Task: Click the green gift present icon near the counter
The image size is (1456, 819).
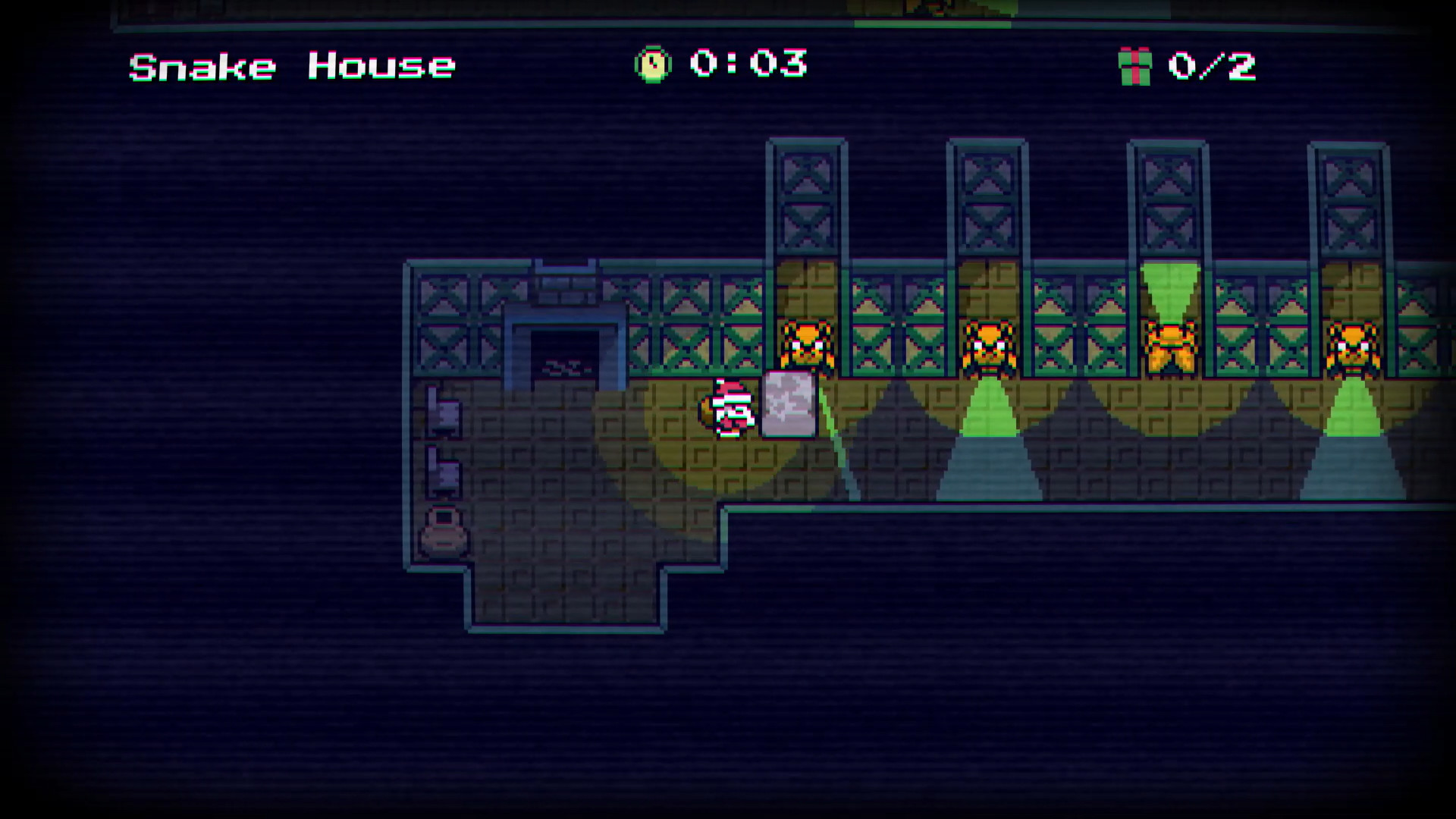Action: click(x=1134, y=67)
